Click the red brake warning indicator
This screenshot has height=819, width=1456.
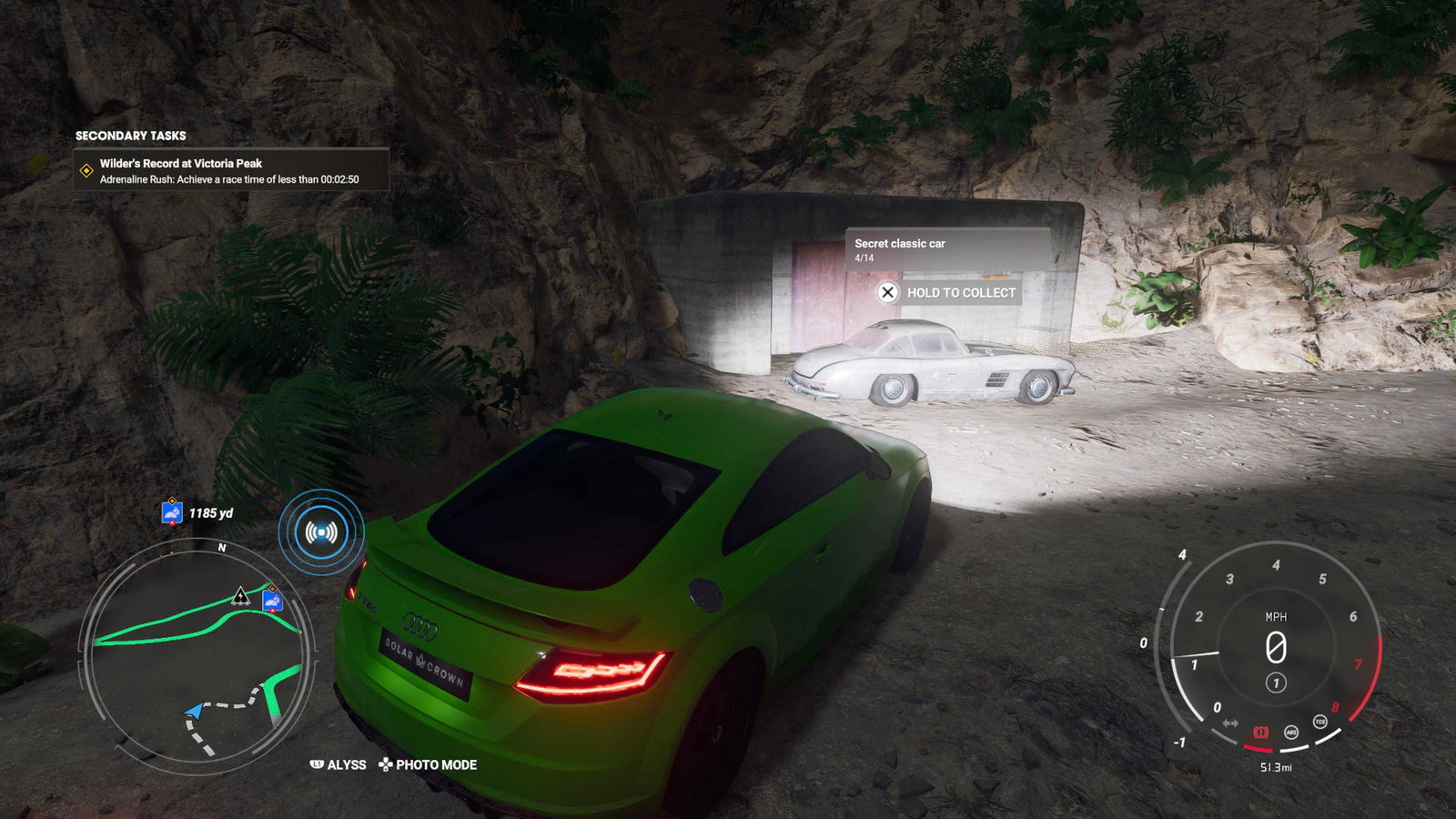click(x=1260, y=732)
